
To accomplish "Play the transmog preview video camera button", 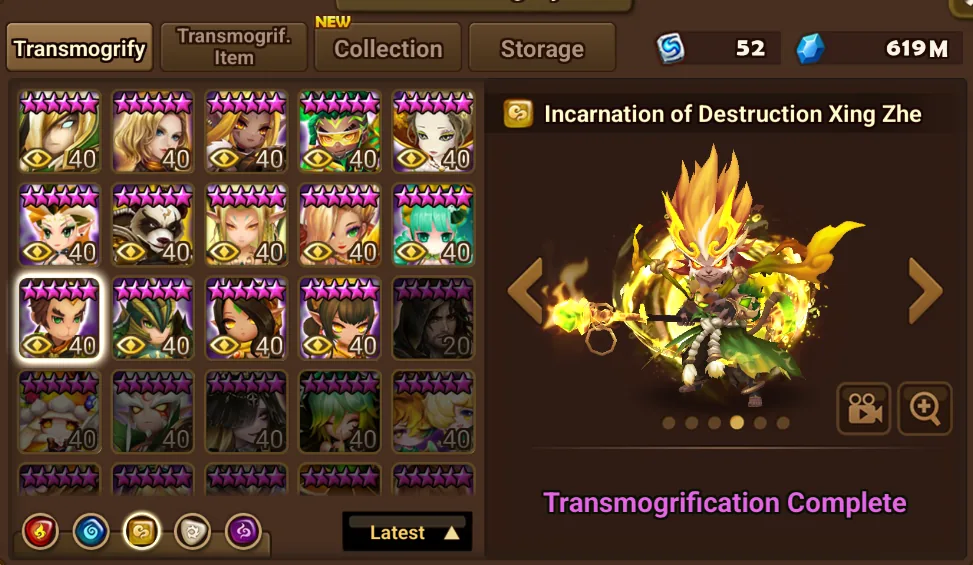I will coord(863,408).
